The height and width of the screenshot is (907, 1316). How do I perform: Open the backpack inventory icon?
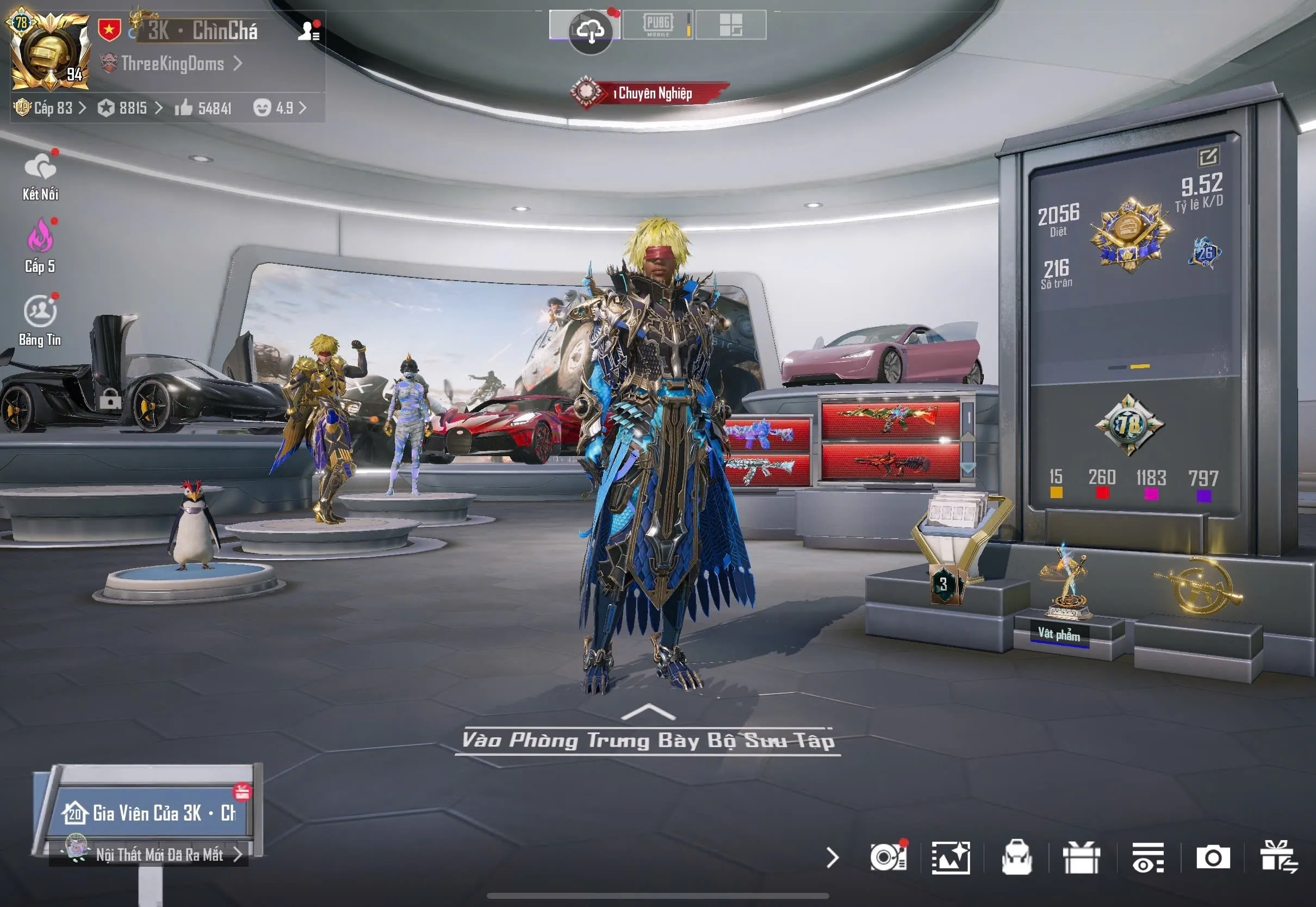pos(1016,858)
